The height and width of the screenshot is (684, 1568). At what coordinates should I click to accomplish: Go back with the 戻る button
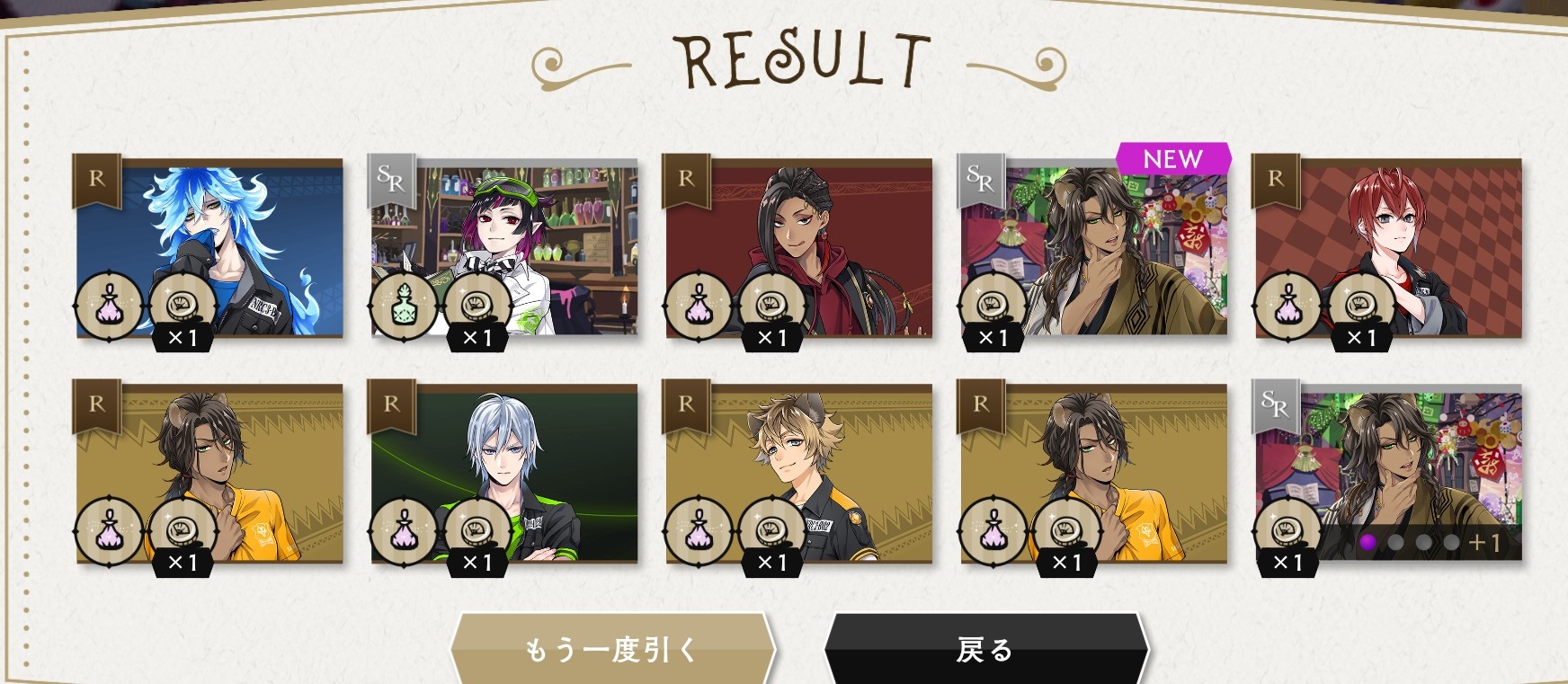tap(985, 649)
